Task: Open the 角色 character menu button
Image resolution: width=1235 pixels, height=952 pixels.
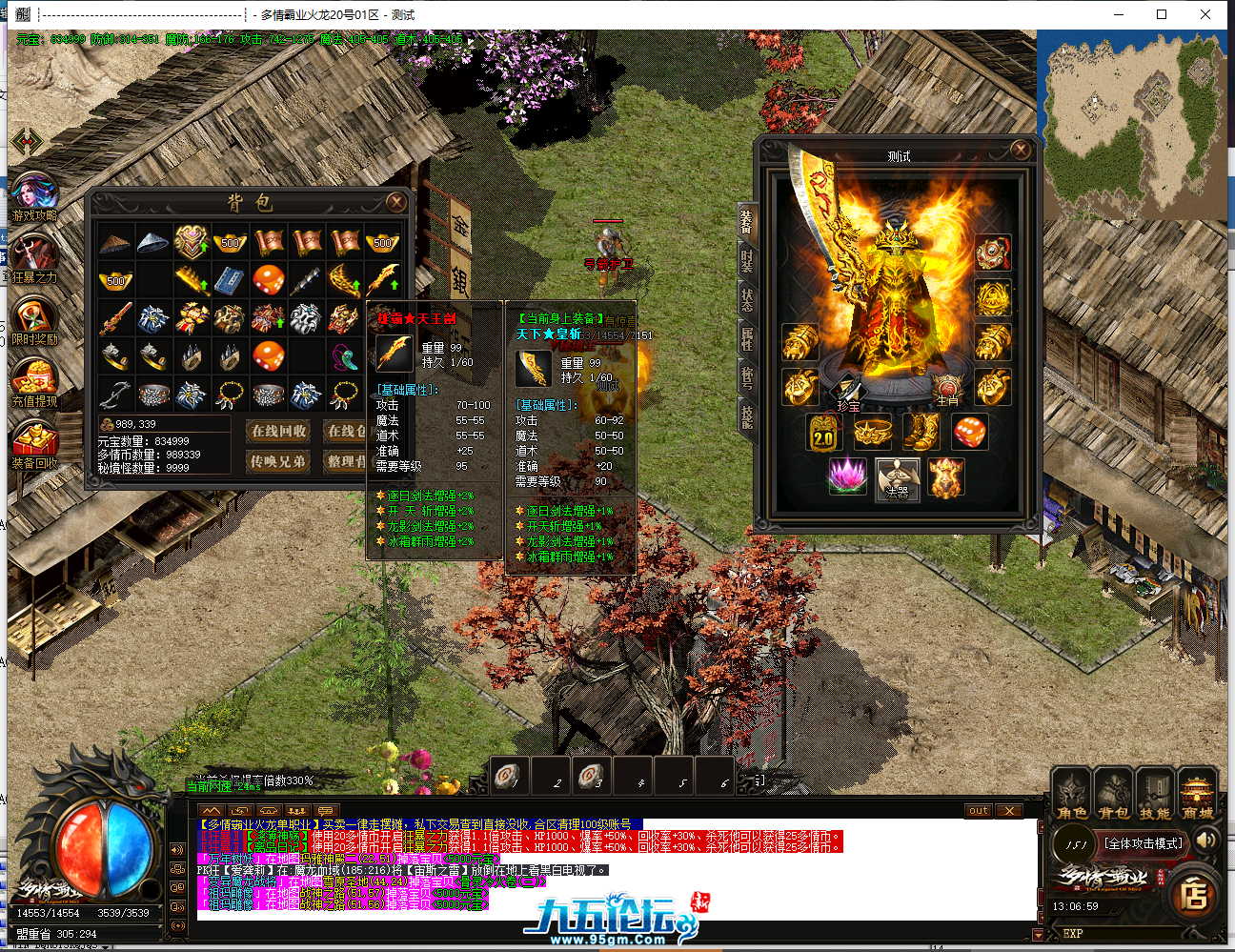Action: pos(1072,797)
